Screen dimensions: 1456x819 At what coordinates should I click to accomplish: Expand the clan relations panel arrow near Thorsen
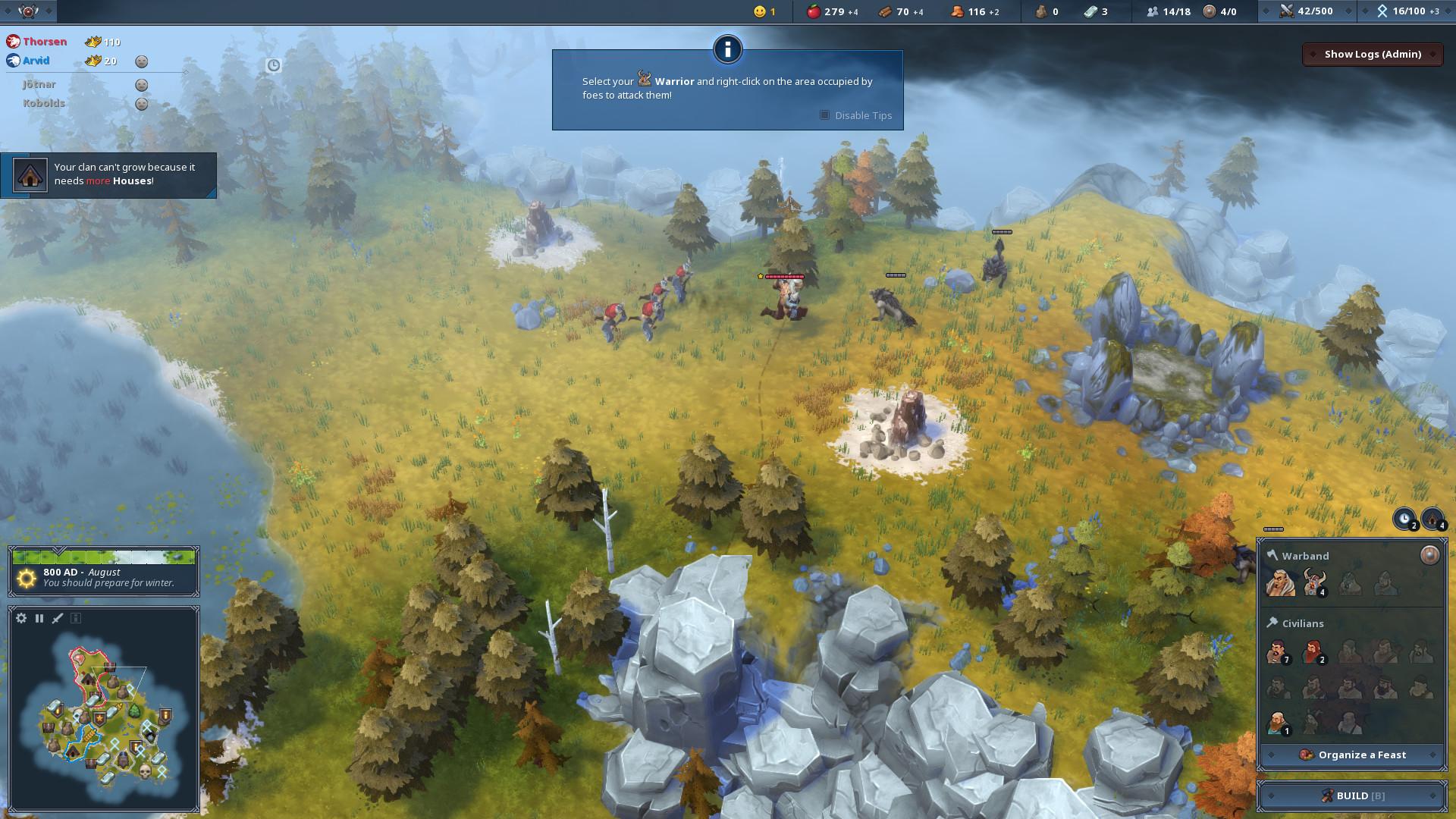(184, 71)
